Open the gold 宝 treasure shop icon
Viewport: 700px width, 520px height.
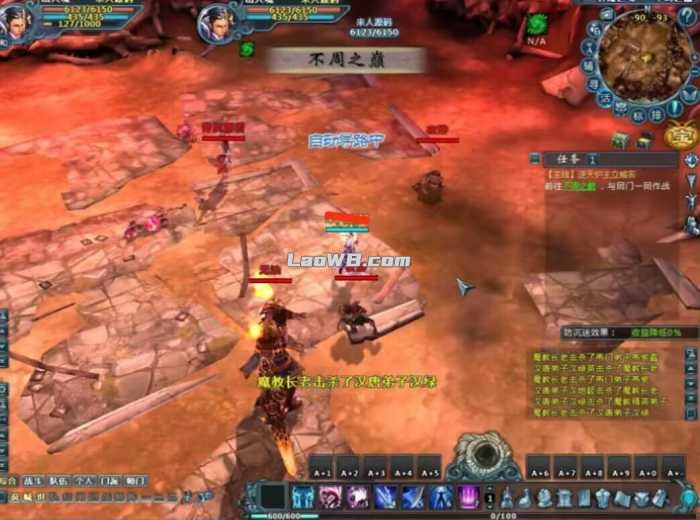tap(682, 133)
